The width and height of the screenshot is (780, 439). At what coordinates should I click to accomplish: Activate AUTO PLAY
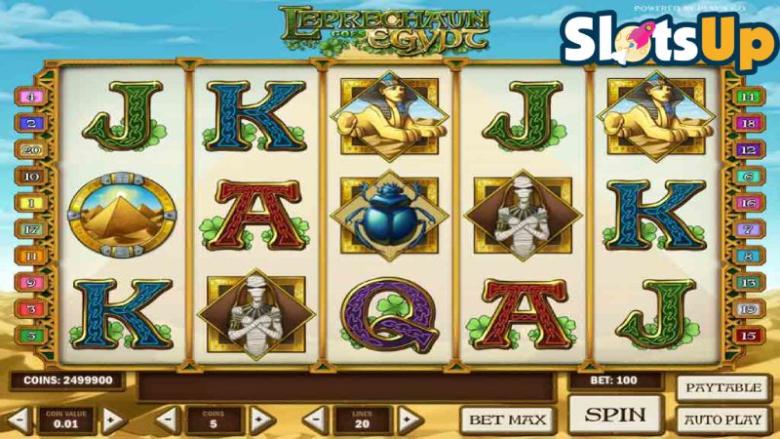tap(723, 419)
